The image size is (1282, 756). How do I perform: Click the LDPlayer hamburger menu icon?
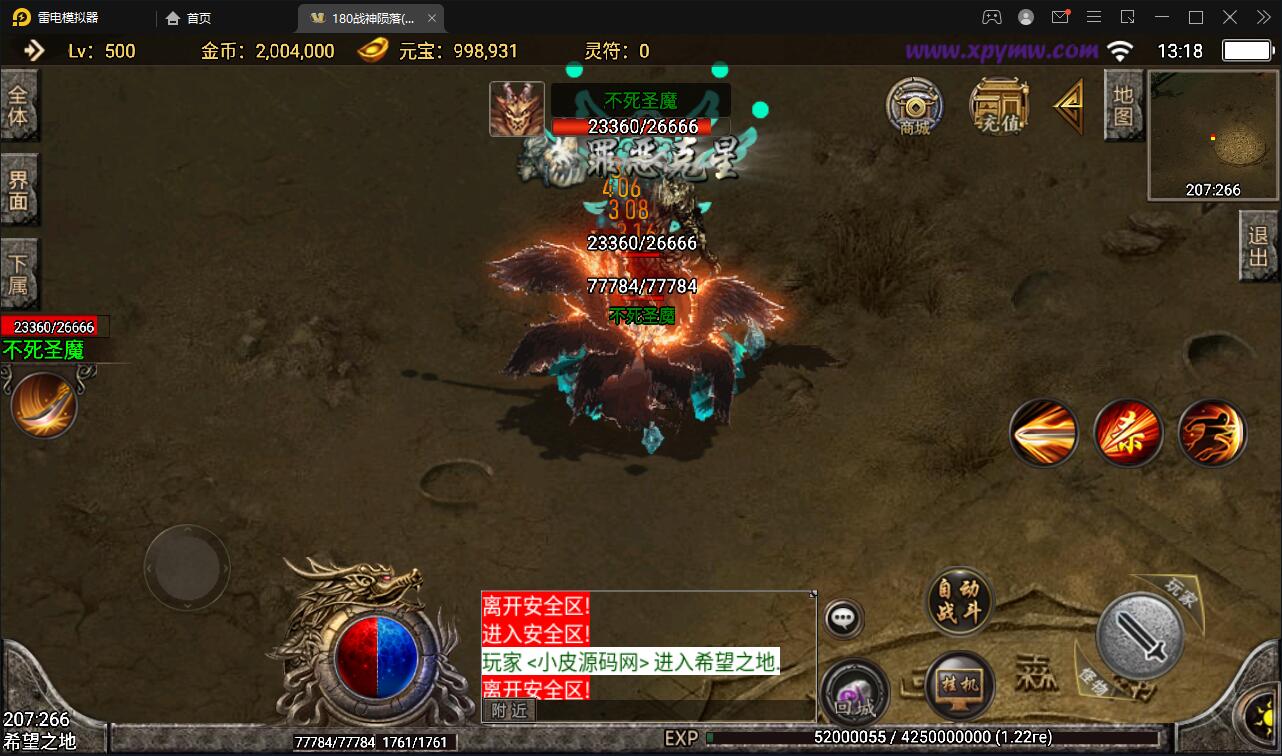(x=1094, y=16)
